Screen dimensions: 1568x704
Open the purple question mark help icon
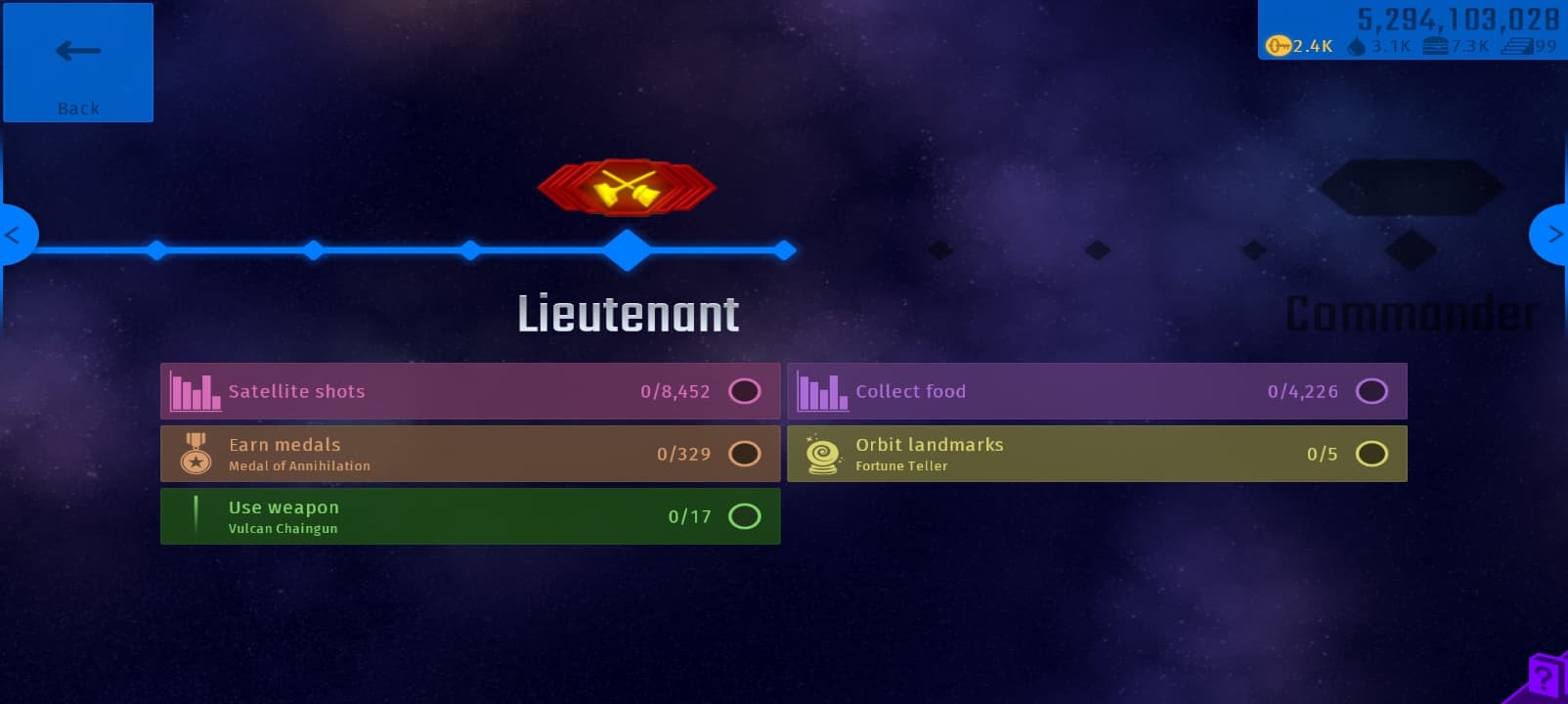click(x=1544, y=678)
